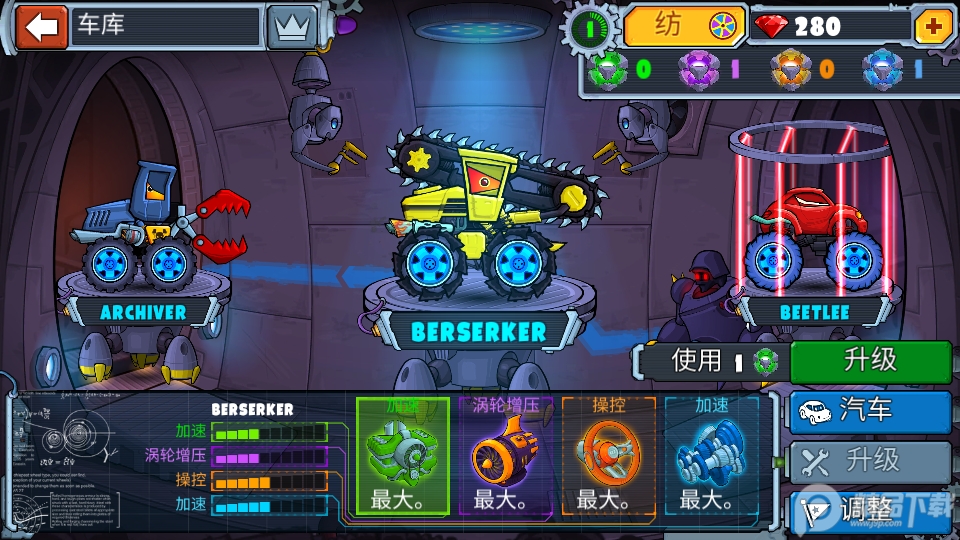The image size is (960, 540).
Task: Open the flag tuning tab
Action: tap(870, 509)
